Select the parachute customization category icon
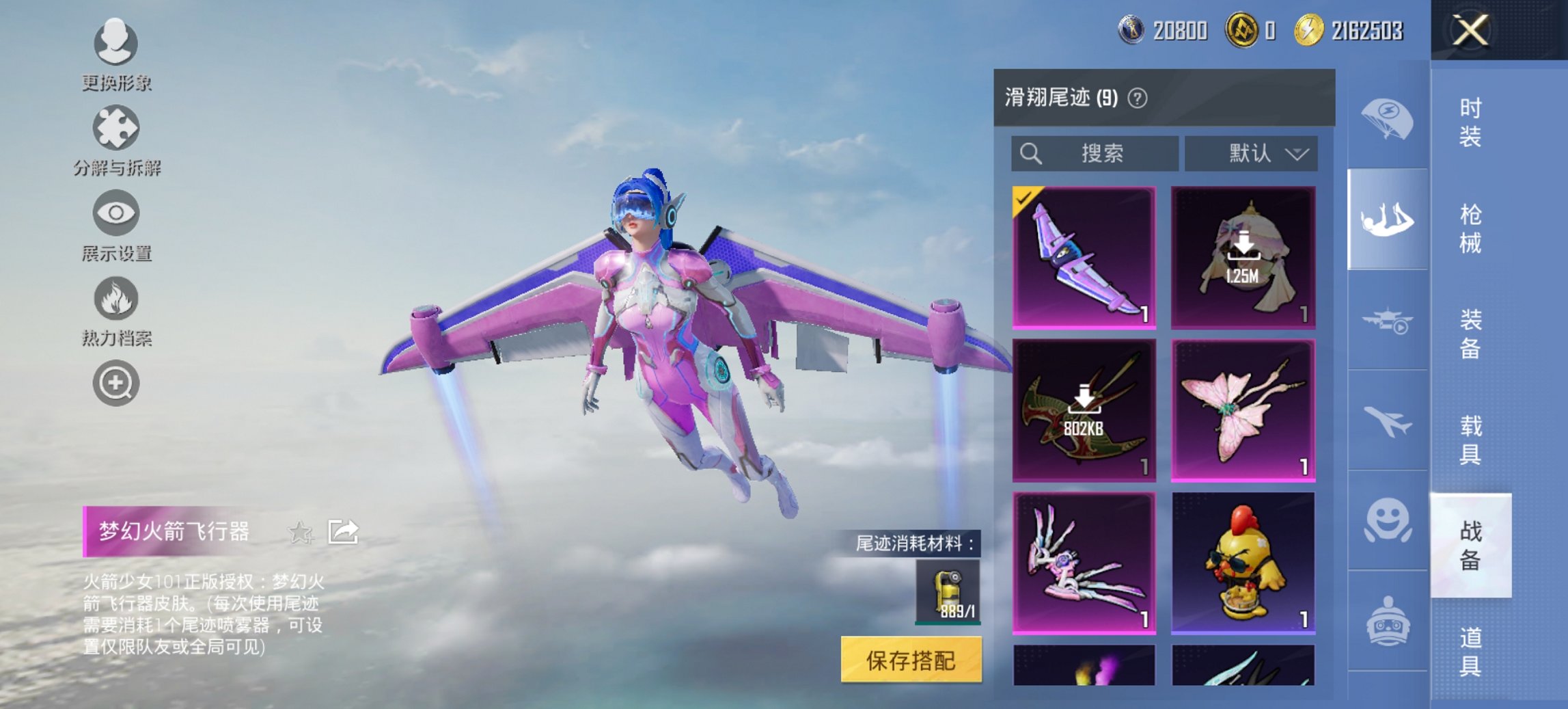 (x=1387, y=120)
